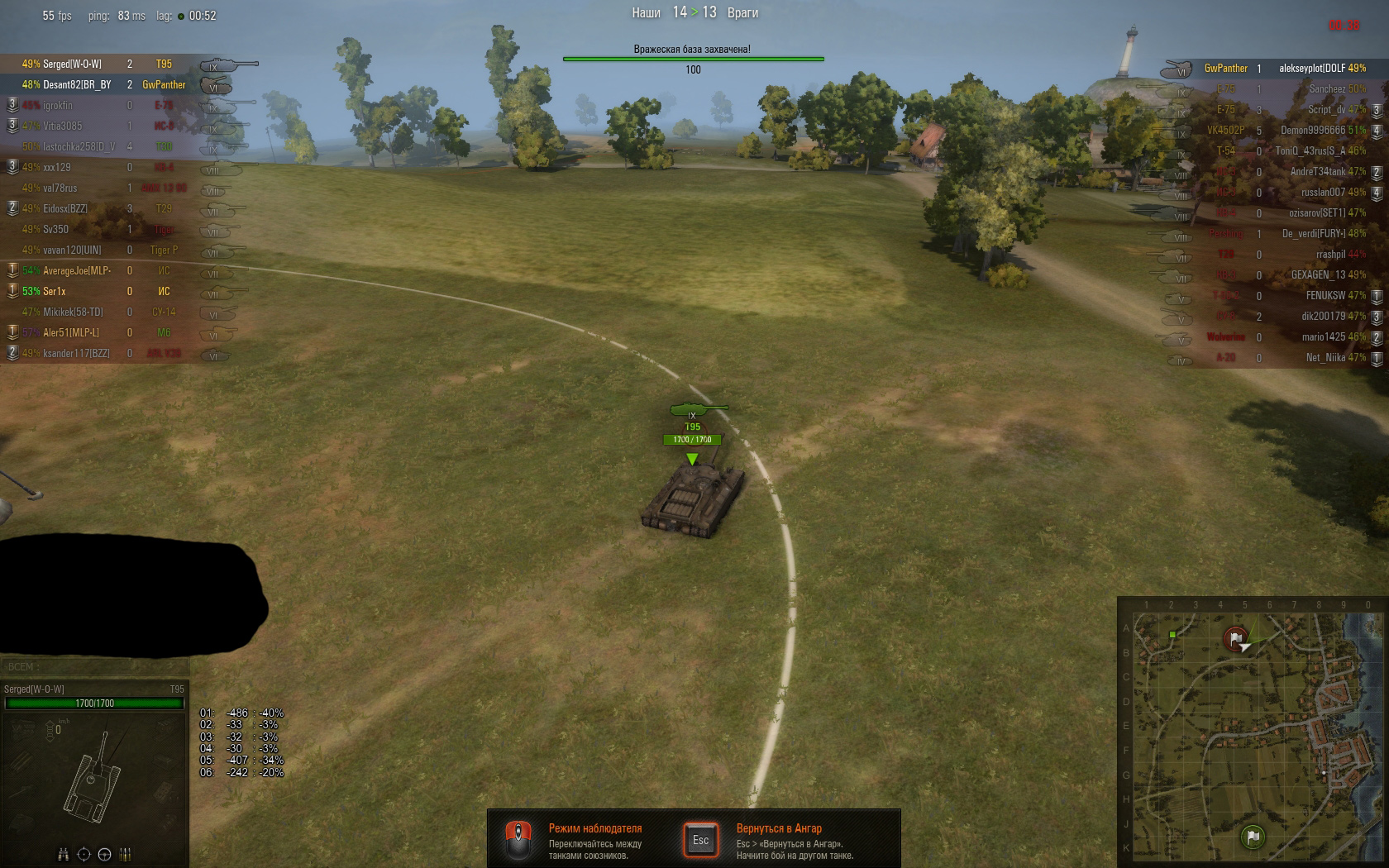Click the ammo shells icon in damage panel
This screenshot has width=1389, height=868.
pos(126,854)
